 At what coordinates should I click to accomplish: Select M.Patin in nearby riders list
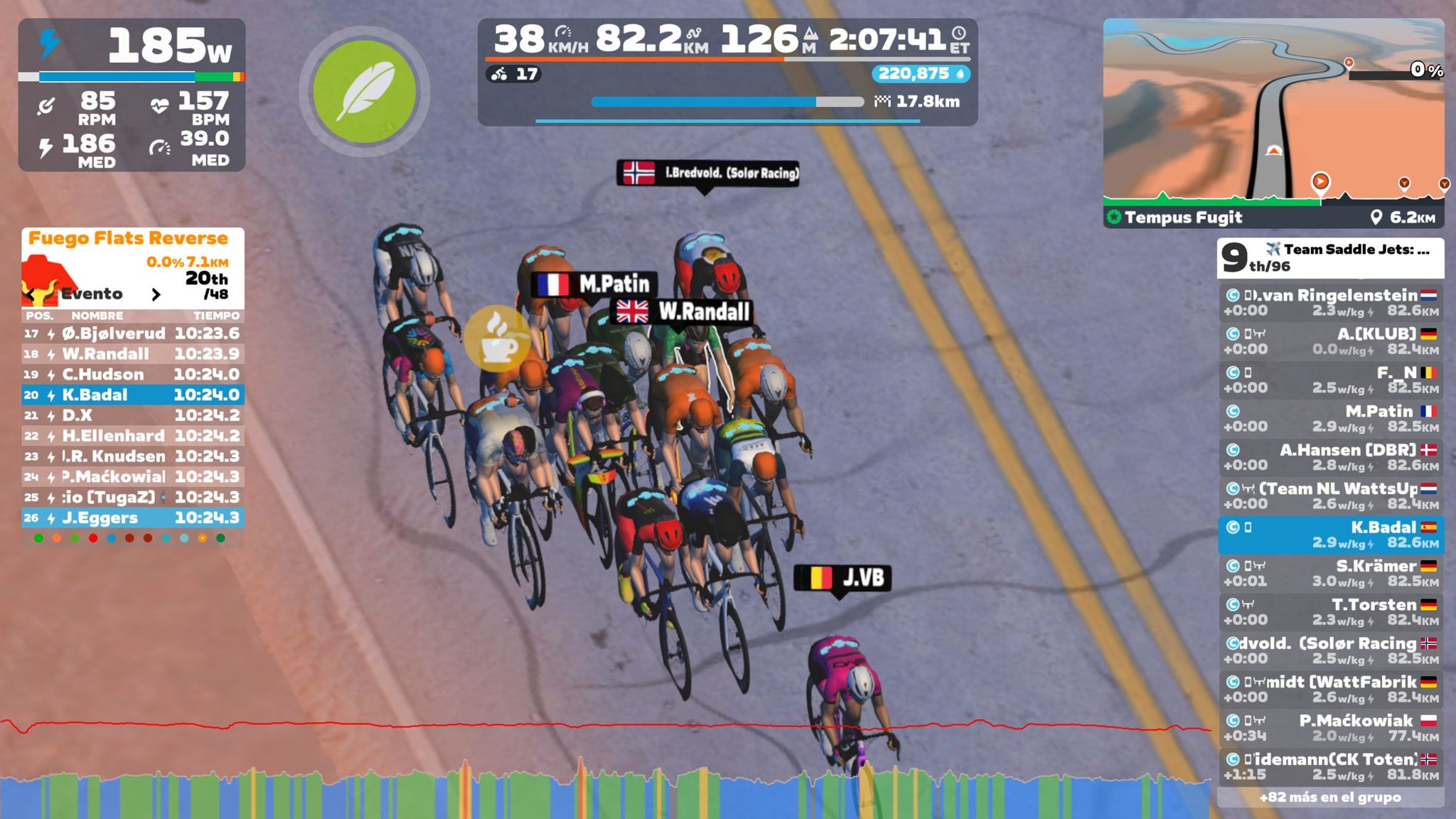coord(1330,419)
